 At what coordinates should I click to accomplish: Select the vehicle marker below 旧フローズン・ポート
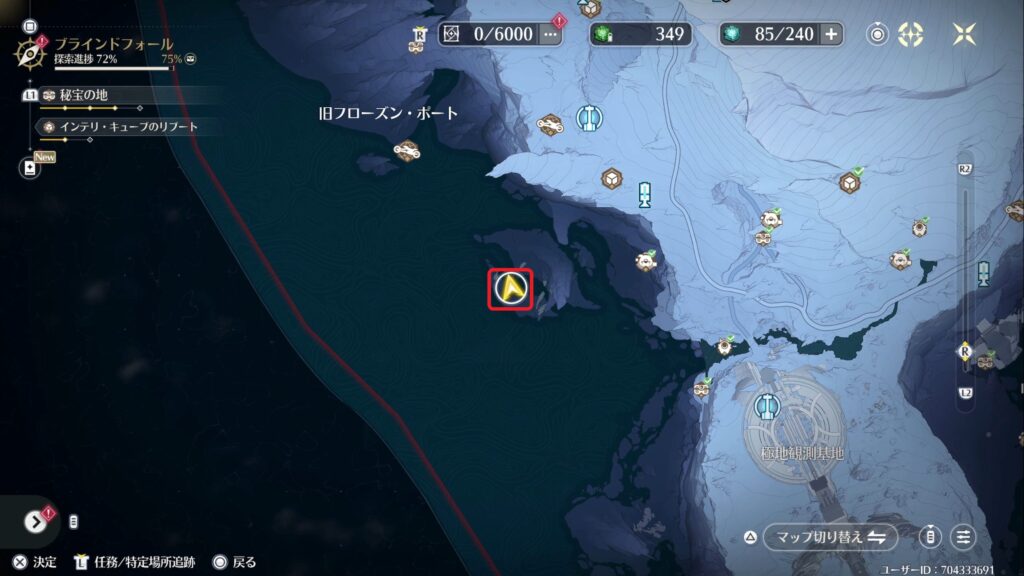pyautogui.click(x=406, y=151)
